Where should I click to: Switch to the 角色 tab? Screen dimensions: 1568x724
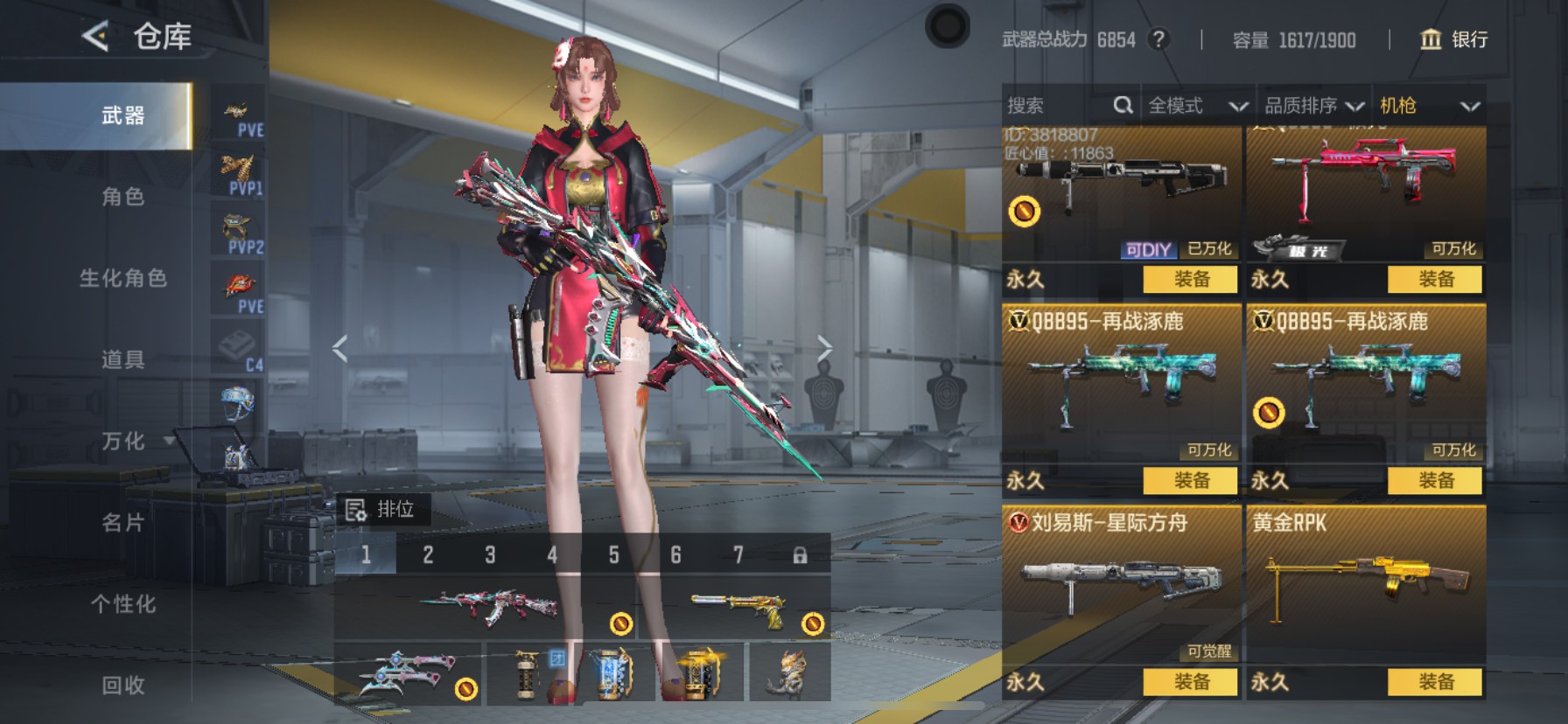(x=122, y=197)
